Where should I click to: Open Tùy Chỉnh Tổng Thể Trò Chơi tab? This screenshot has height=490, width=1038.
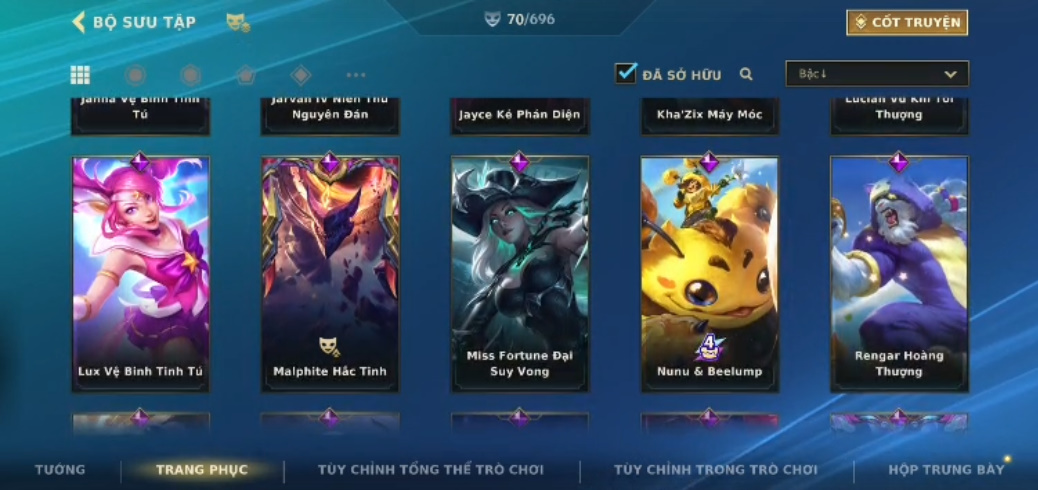point(431,469)
